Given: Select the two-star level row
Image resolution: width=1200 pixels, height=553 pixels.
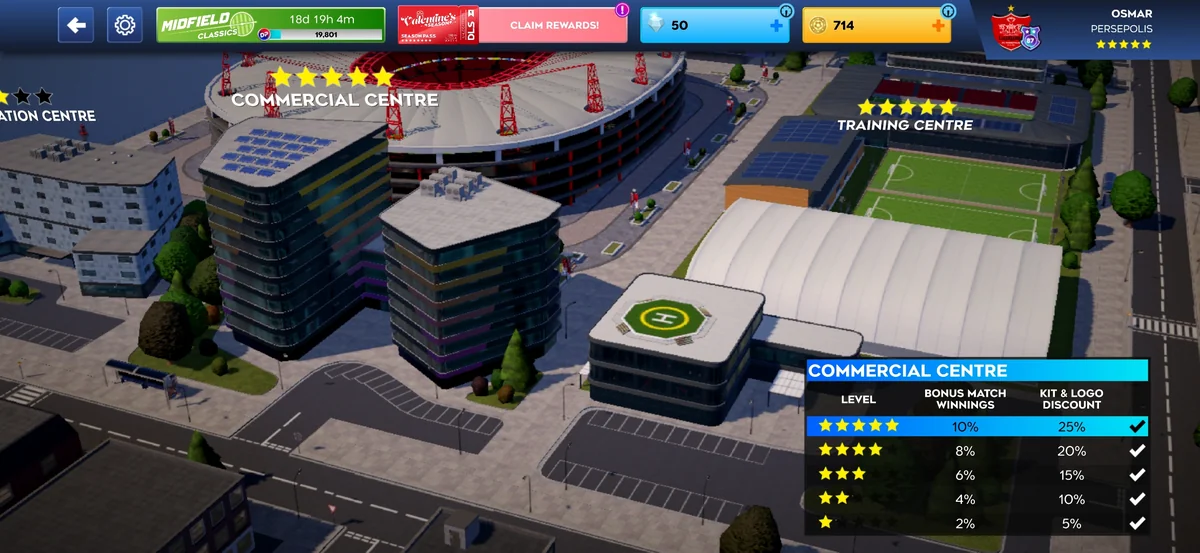Looking at the screenshot, I should pos(976,499).
